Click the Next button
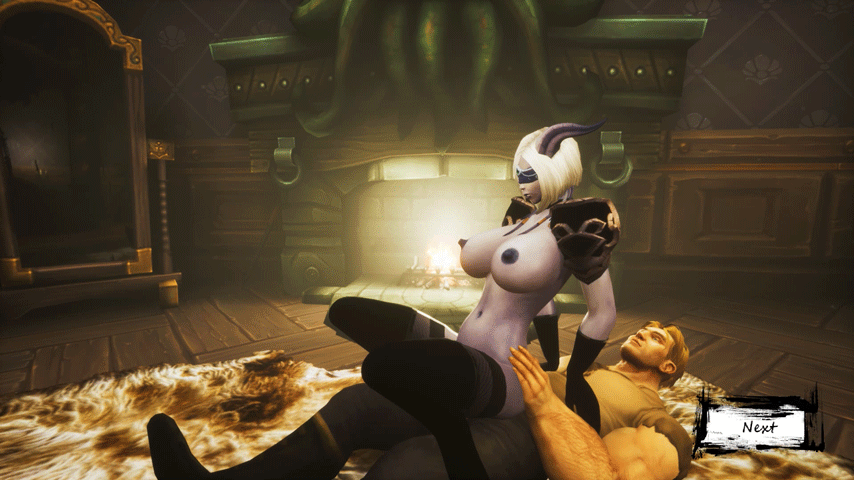 click(758, 425)
